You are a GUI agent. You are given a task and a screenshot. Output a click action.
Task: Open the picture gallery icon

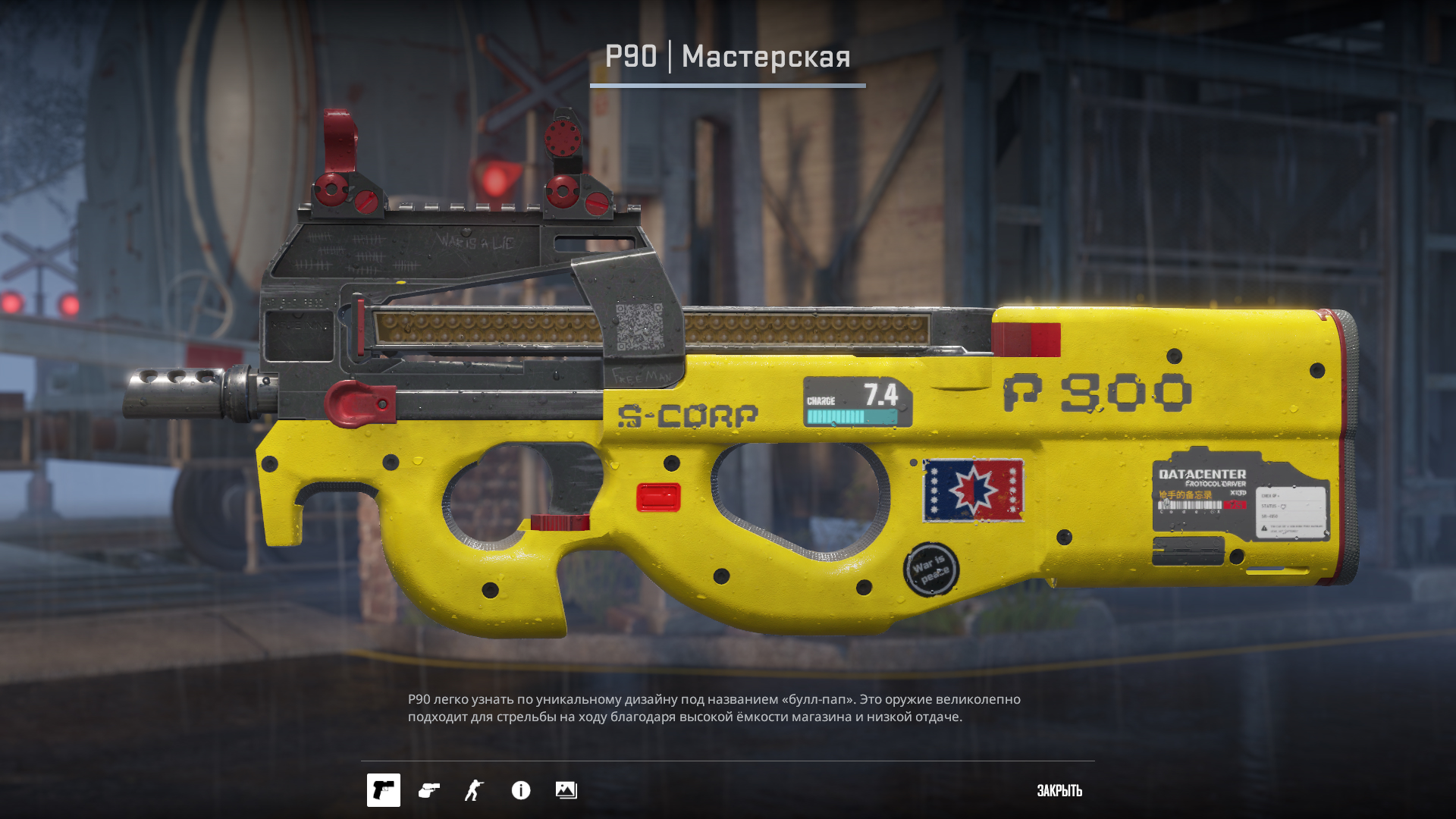[566, 790]
